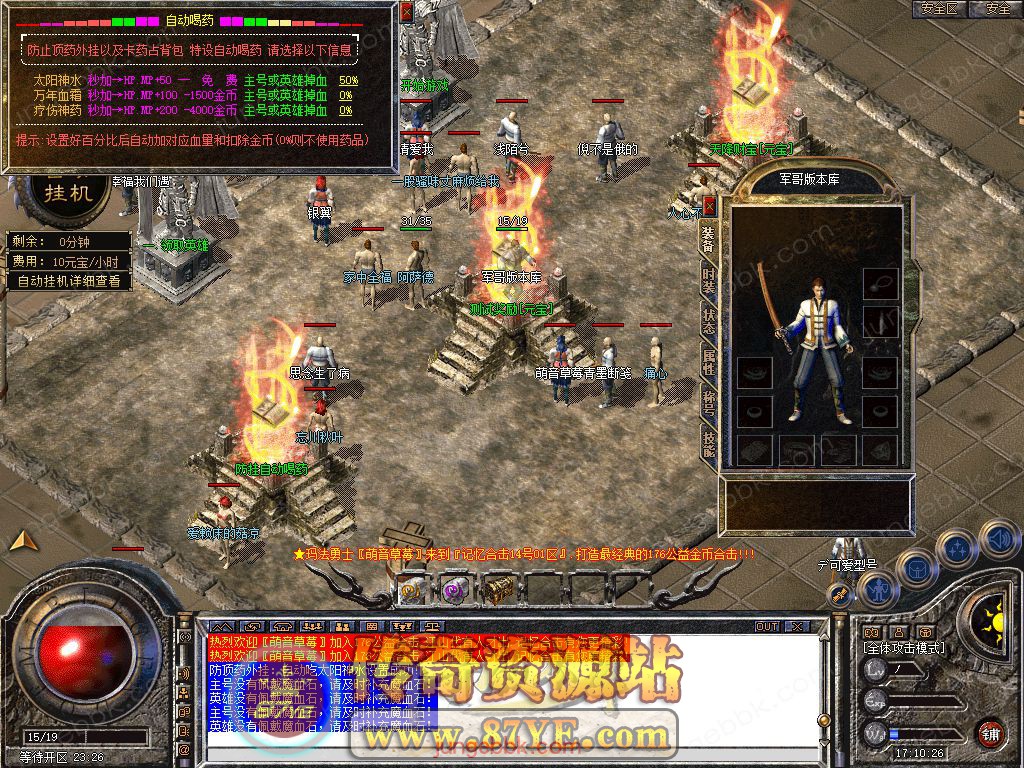Viewport: 1024px width, 768px height.
Task: Change the 万年血霜 percentage value
Action: 346,95
